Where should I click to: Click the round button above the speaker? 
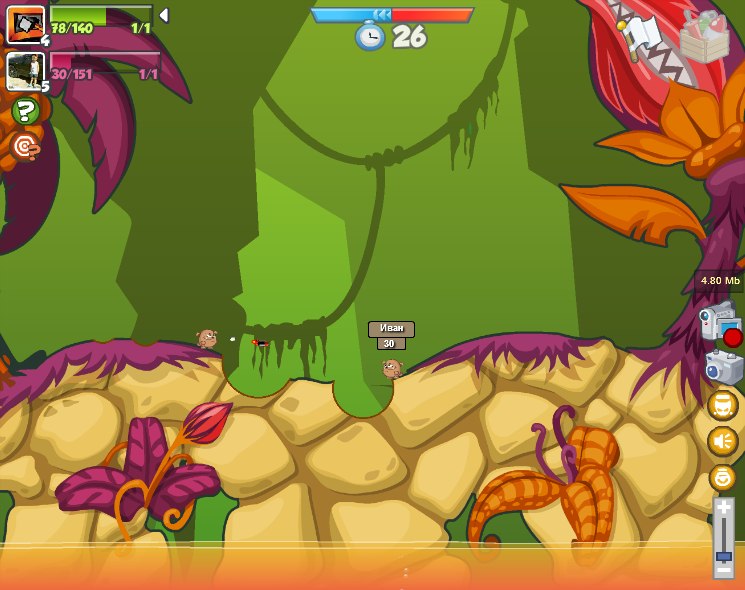pos(722,404)
